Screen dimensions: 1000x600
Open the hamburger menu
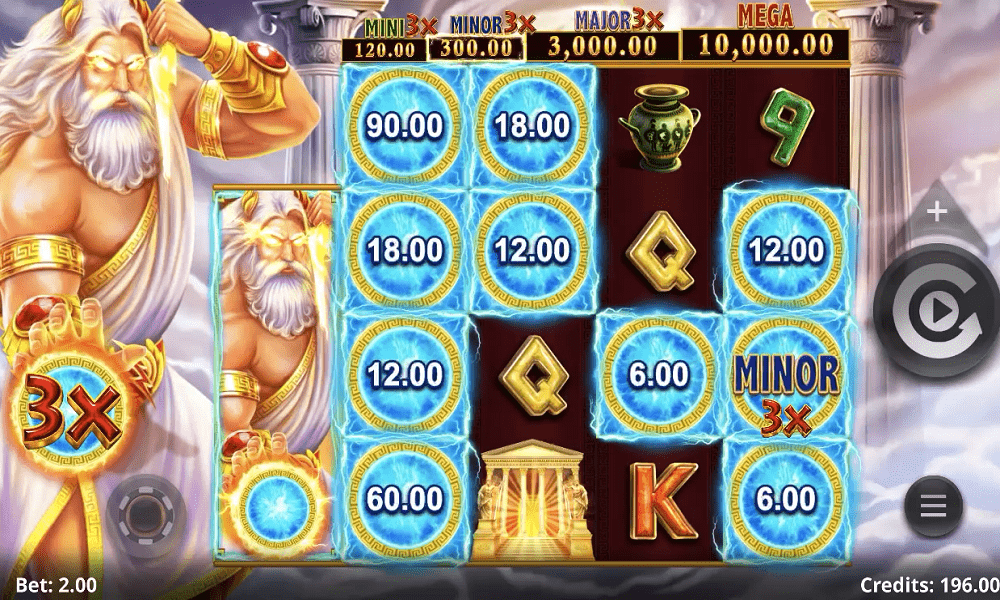coord(933,506)
